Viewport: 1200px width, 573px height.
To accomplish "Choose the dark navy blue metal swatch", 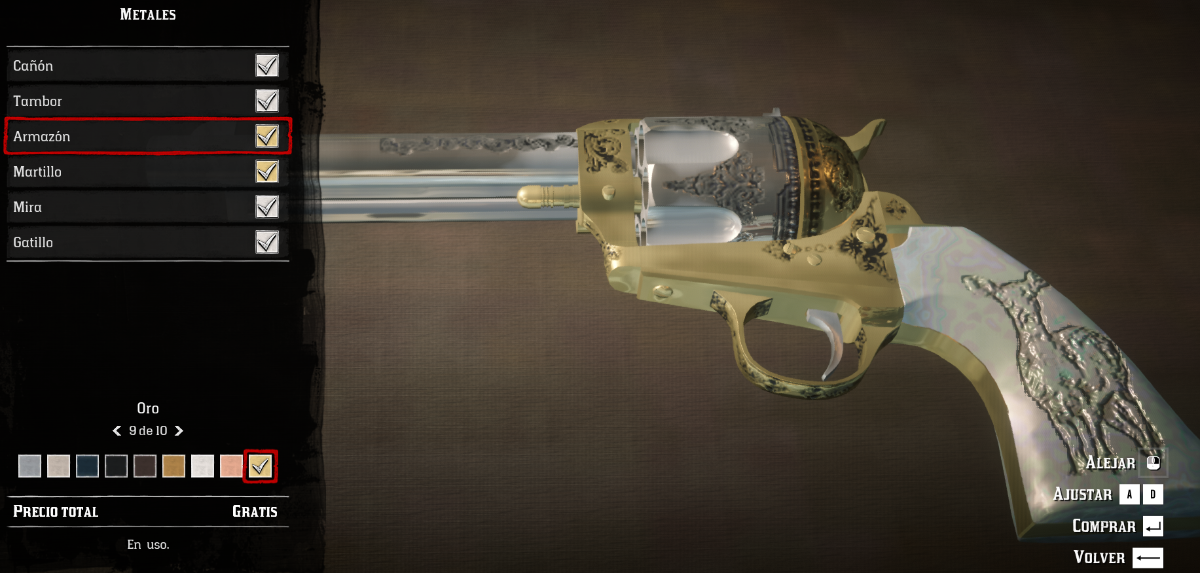I will pos(88,466).
